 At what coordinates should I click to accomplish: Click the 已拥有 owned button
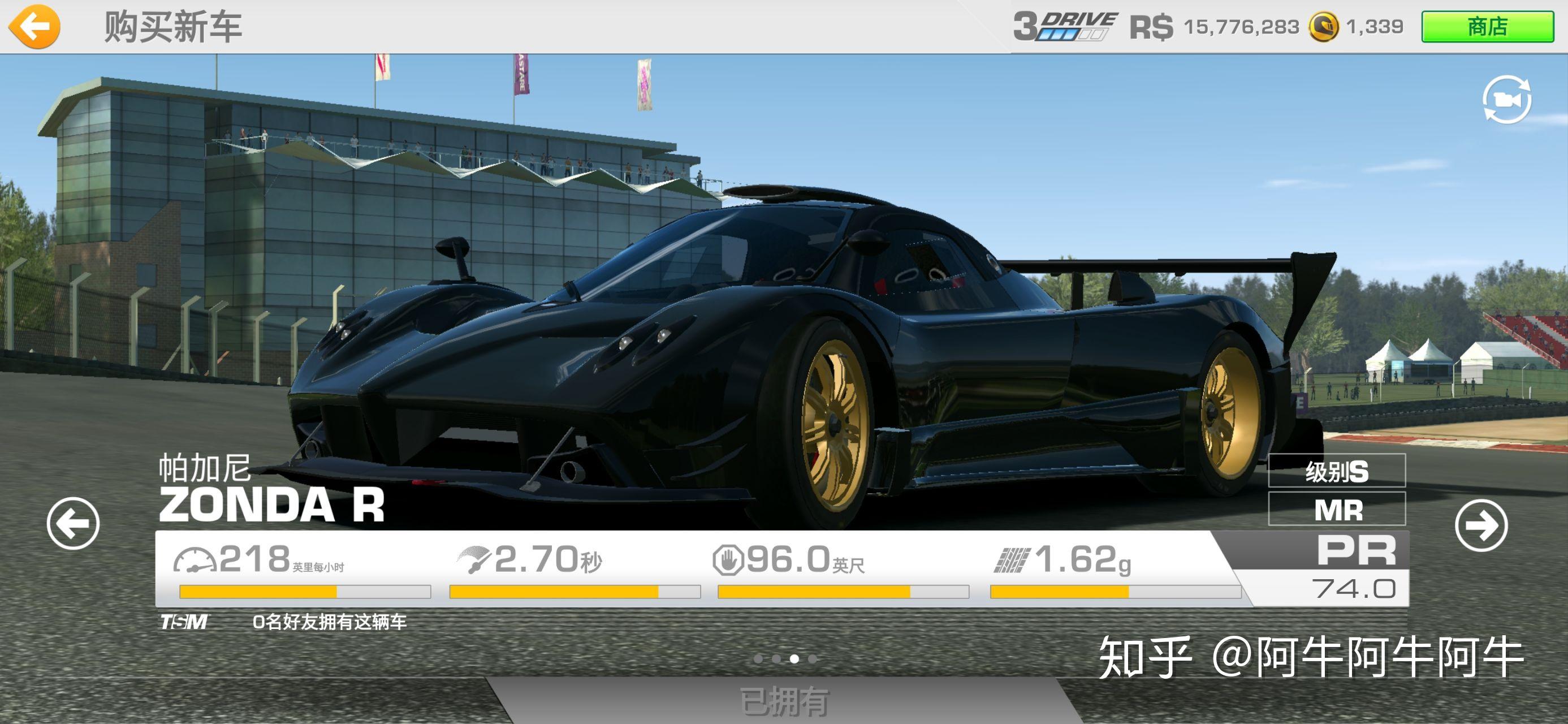[784, 701]
